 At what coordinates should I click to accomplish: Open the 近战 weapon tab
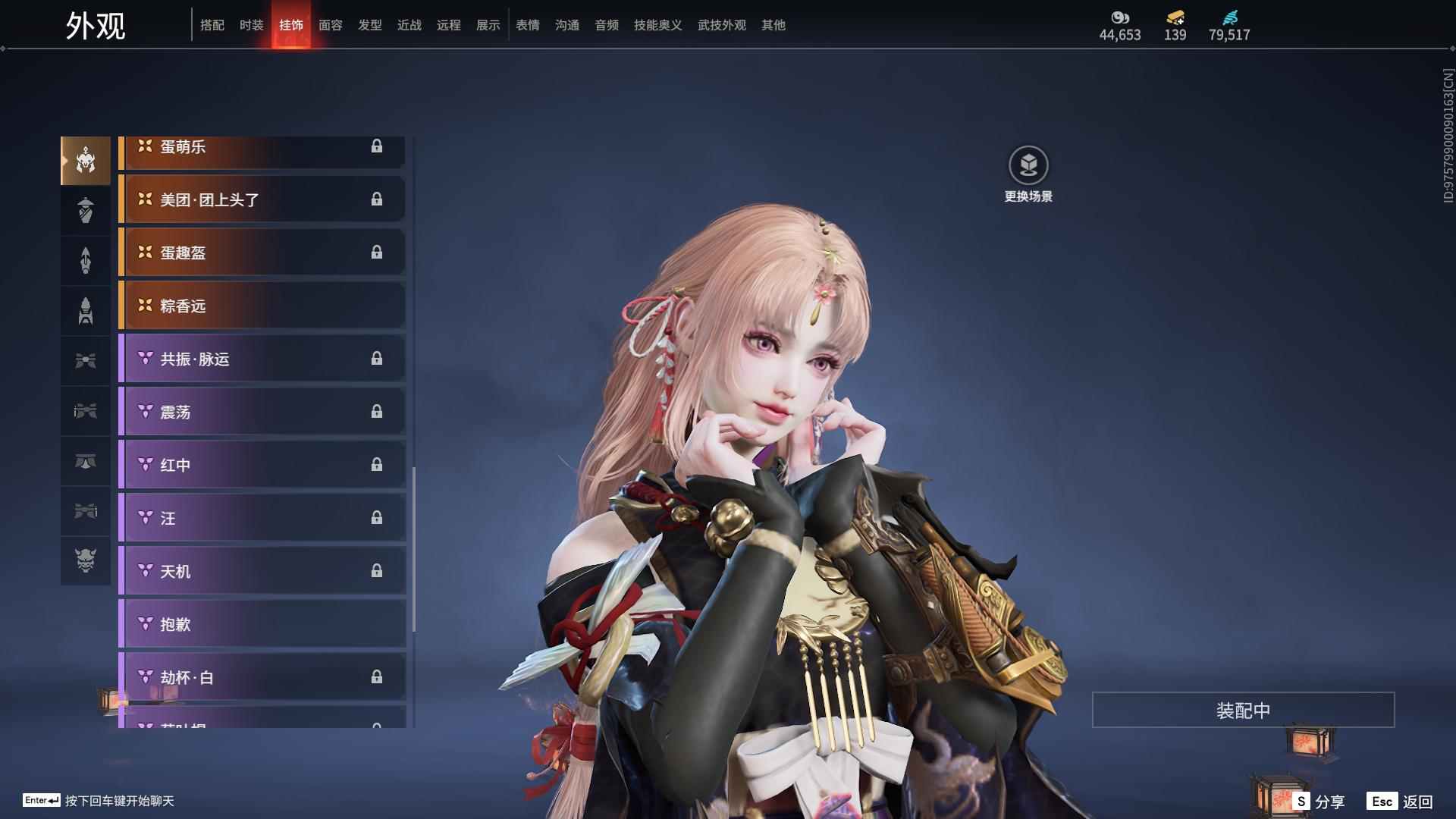pos(409,25)
